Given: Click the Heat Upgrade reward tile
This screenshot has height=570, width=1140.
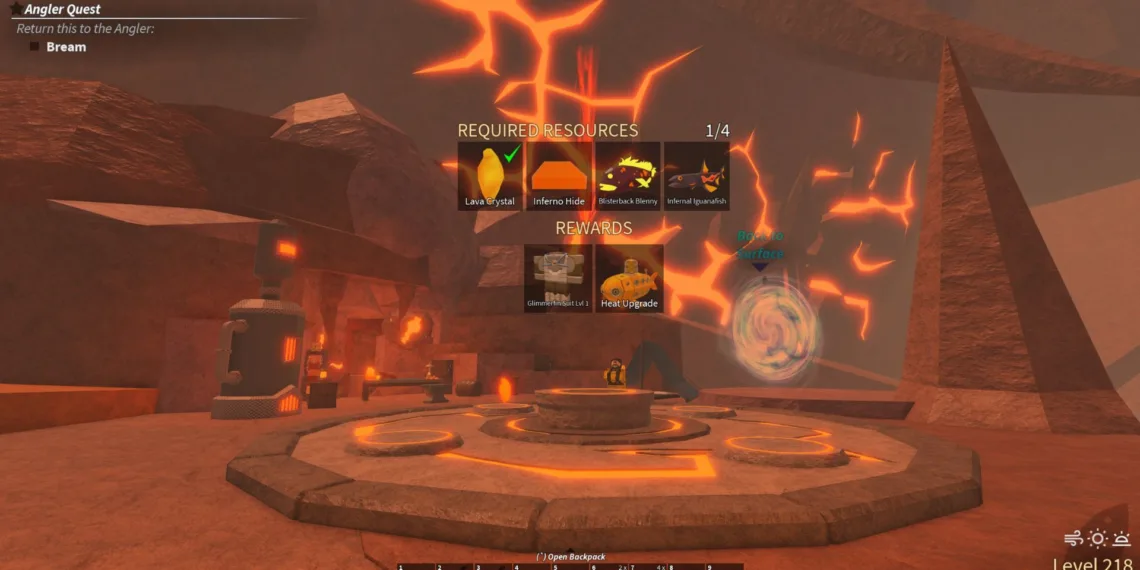Looking at the screenshot, I should pos(629,278).
